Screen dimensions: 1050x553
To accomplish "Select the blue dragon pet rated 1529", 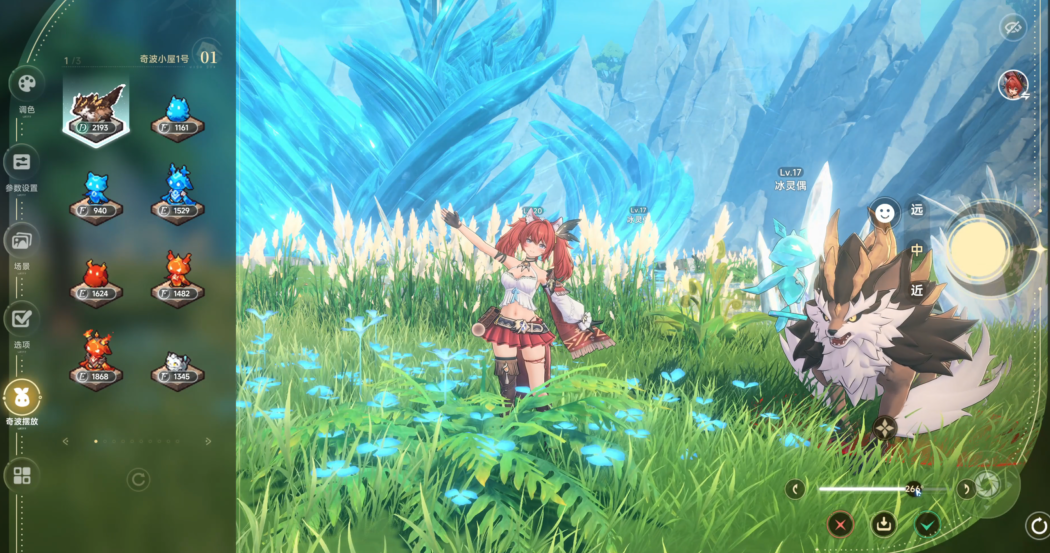I will click(x=177, y=195).
